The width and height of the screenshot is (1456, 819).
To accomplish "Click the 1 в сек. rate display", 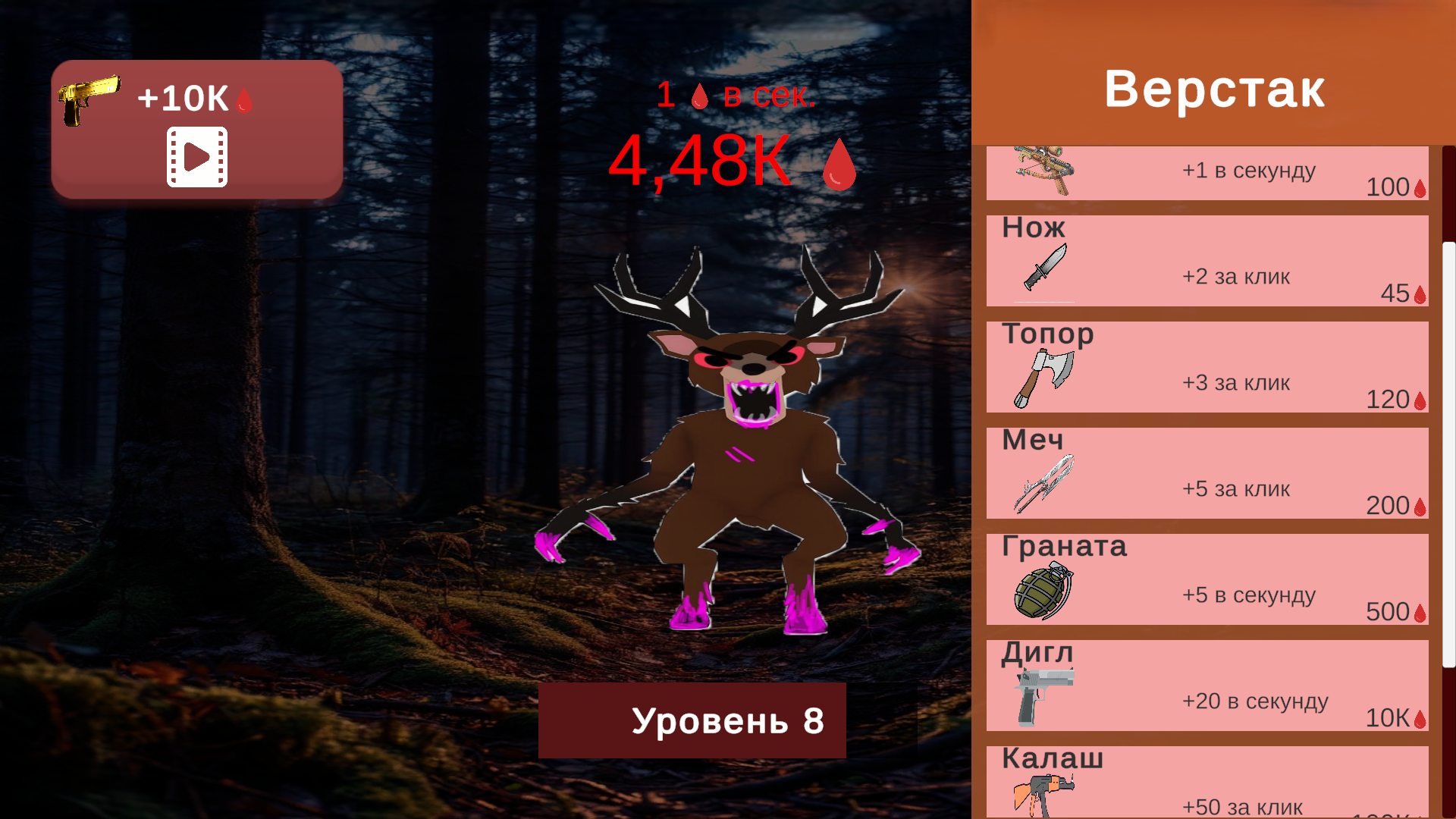I will coord(736,96).
